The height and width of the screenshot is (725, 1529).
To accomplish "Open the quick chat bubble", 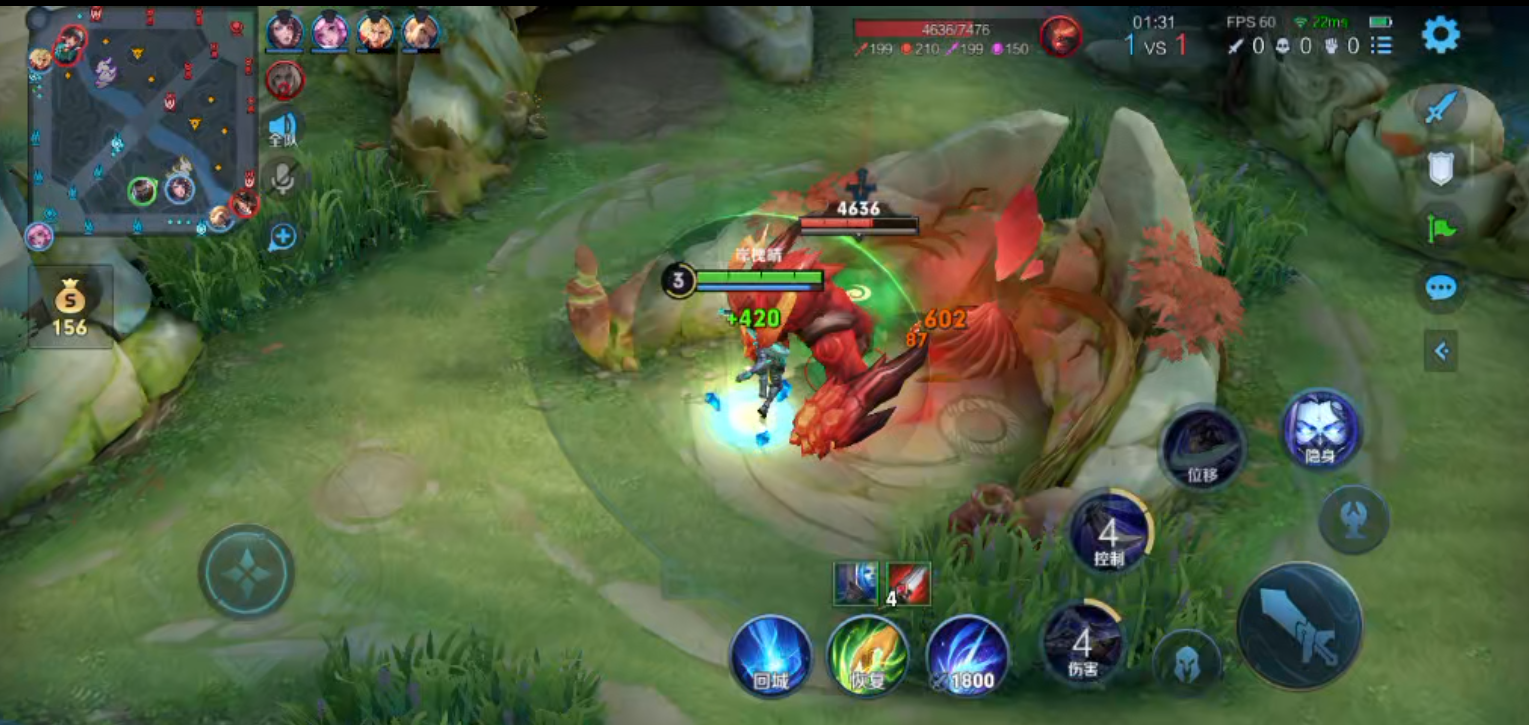I will (1440, 289).
